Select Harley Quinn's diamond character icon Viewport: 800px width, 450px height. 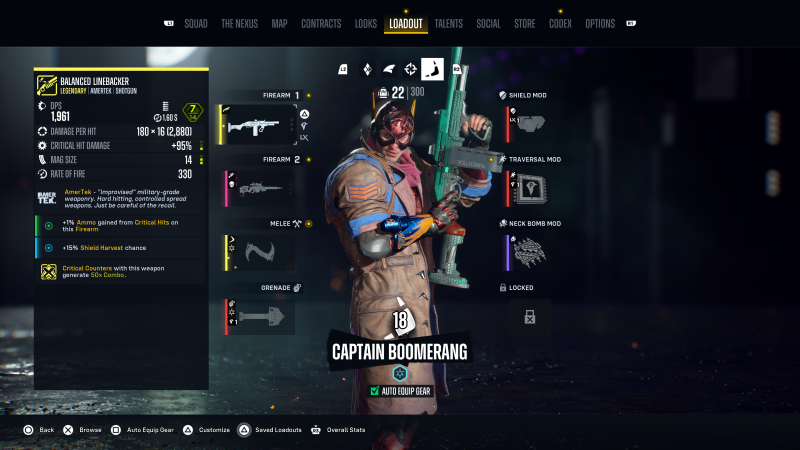[366, 69]
